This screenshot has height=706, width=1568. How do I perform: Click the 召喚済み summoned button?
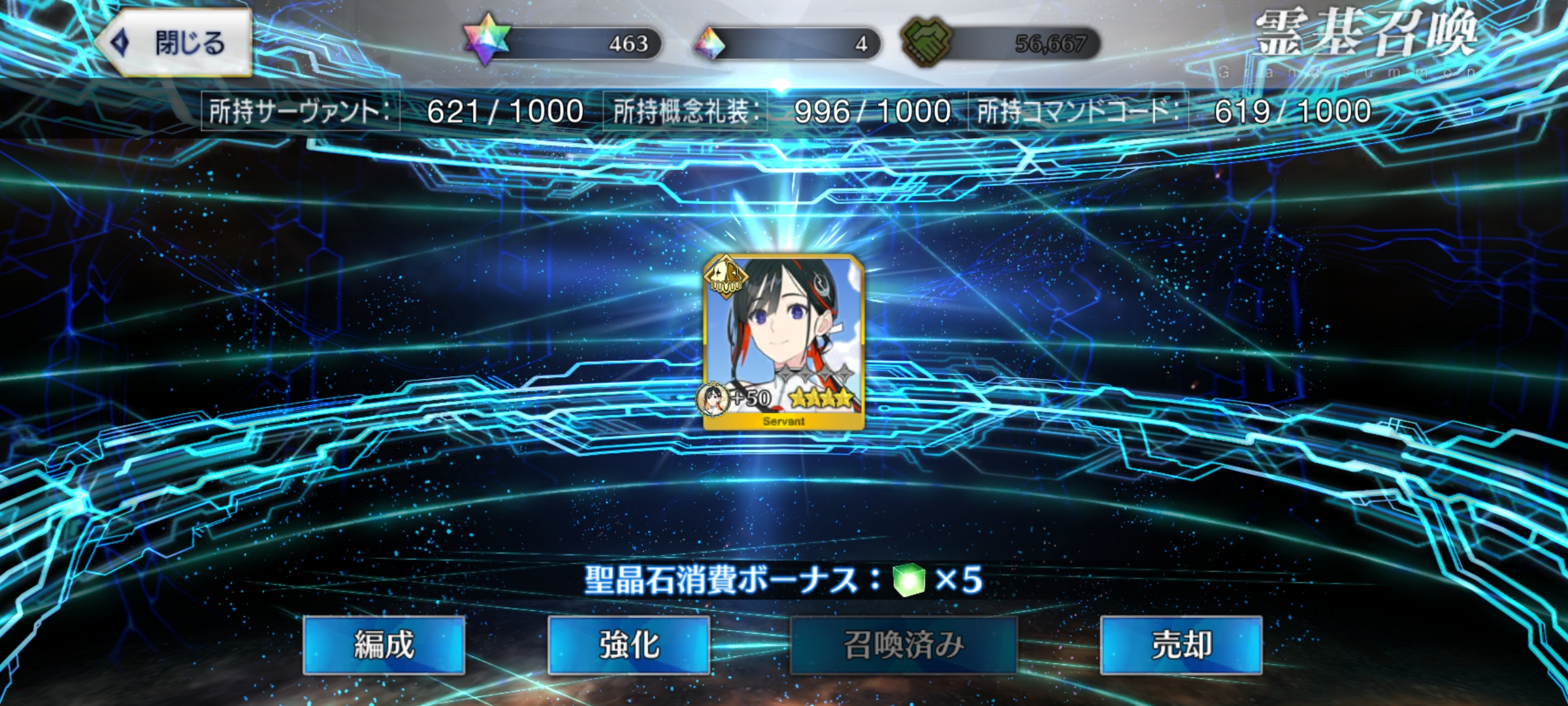click(x=904, y=645)
